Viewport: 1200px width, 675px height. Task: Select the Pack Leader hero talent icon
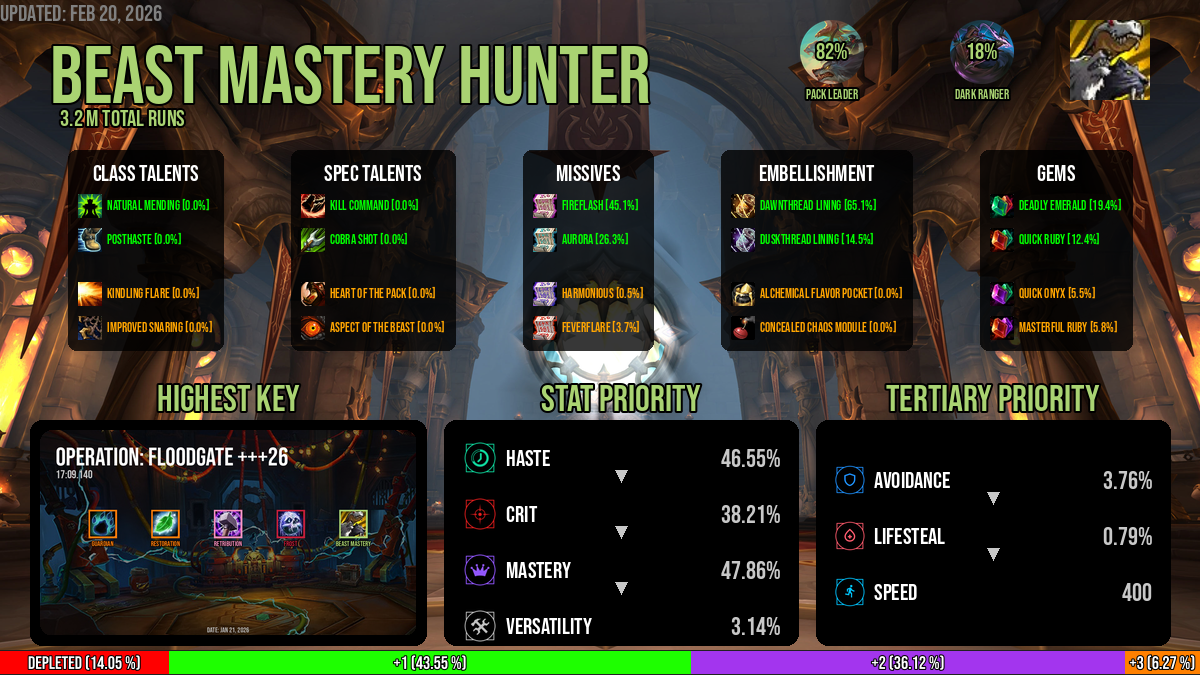[831, 52]
